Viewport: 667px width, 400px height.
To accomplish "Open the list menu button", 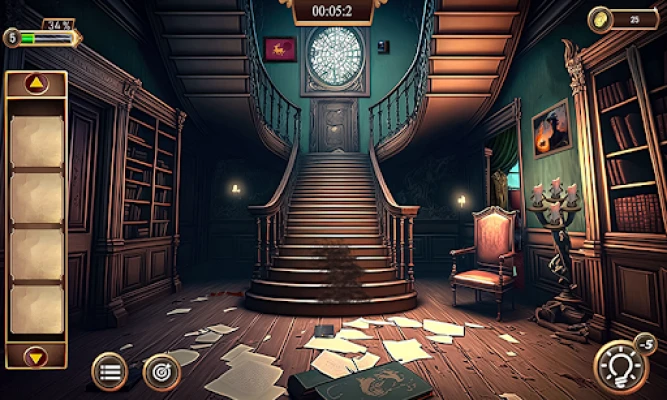I will (x=109, y=371).
